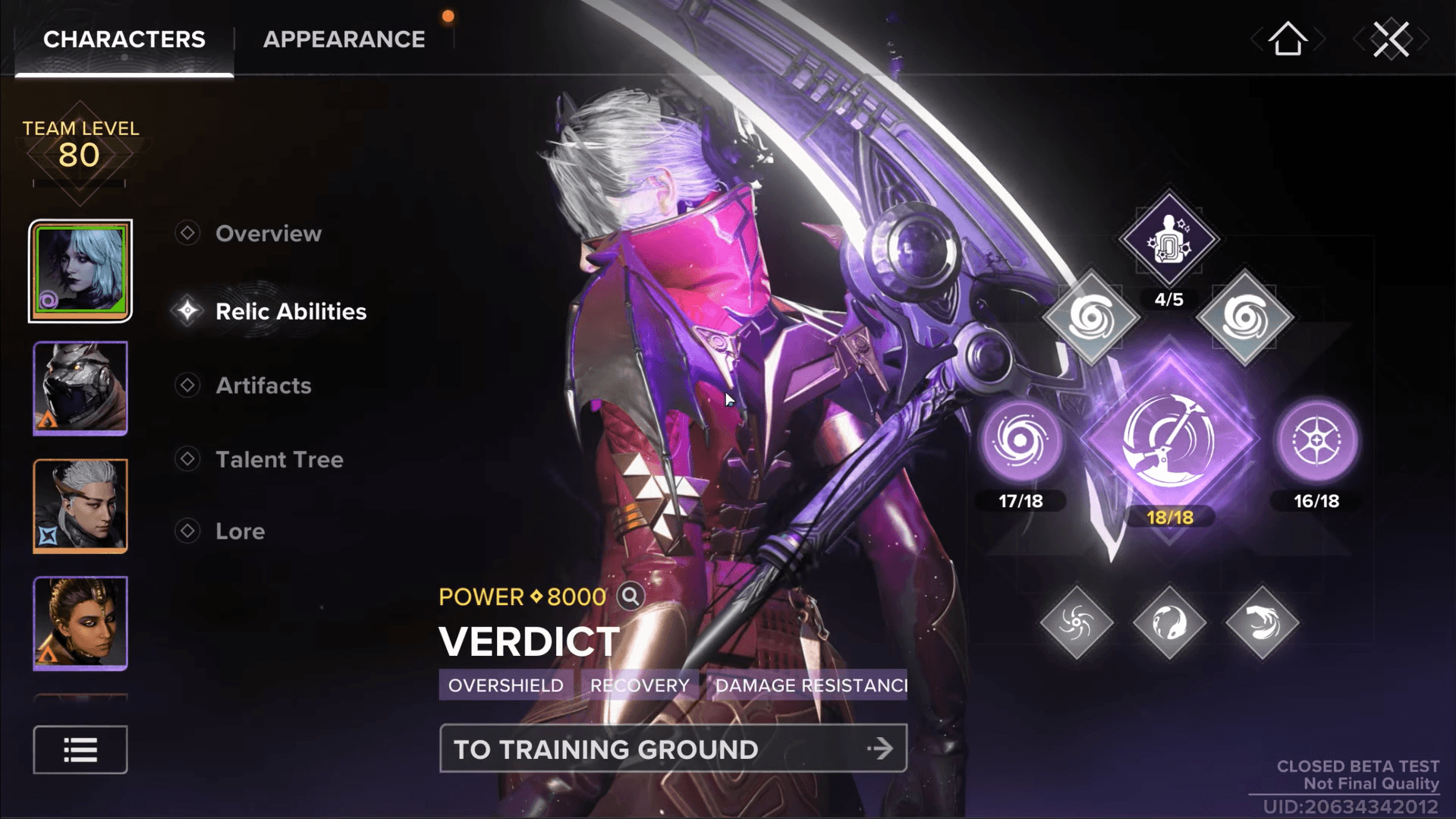Select Relic Abilities menu entry
This screenshot has height=819, width=1456.
(x=291, y=311)
